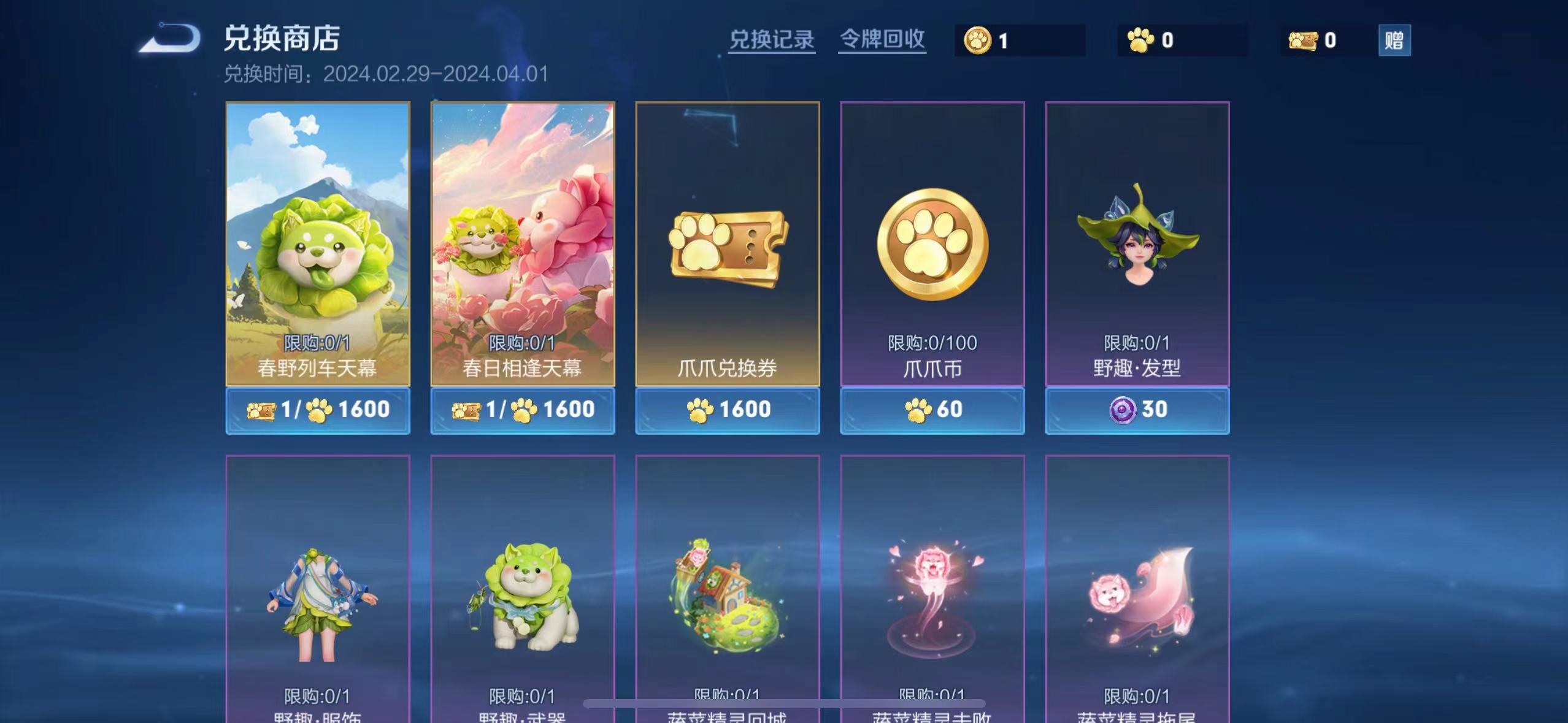Viewport: 1568px width, 723px height.
Task: Open 令牌回收 token recycling page
Action: click(882, 39)
